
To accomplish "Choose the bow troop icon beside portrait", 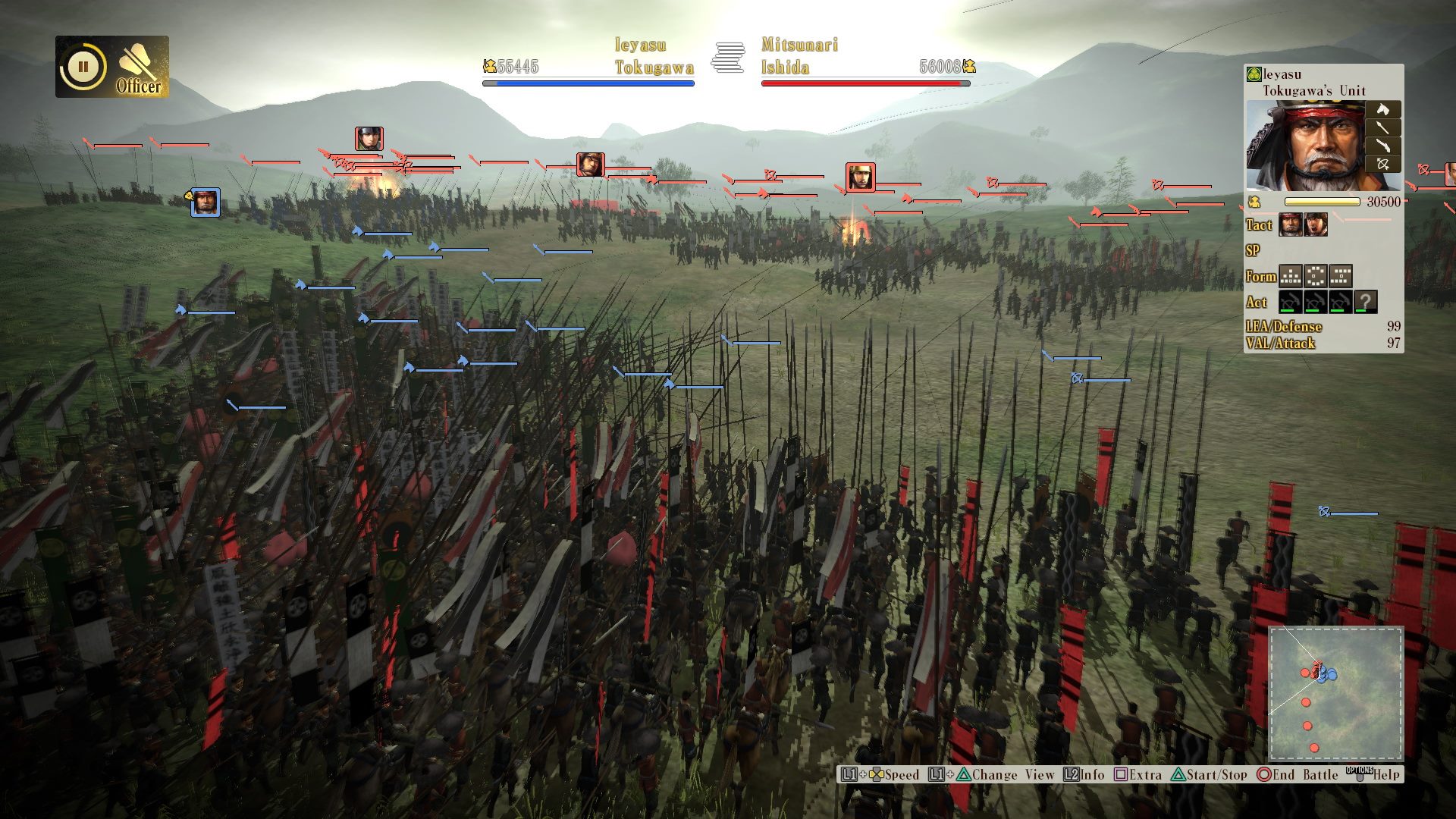I will tap(1382, 164).
